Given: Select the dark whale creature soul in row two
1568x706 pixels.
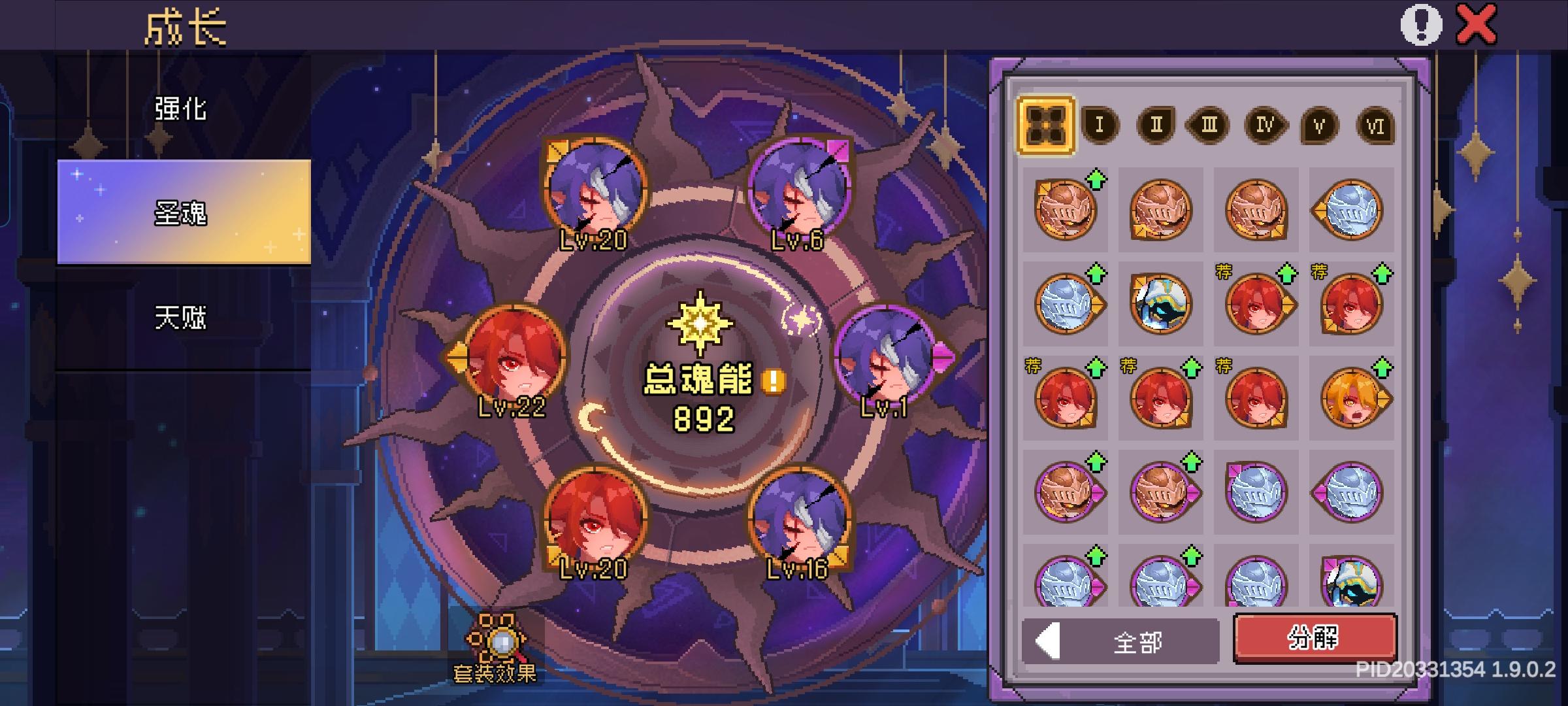Looking at the screenshot, I should point(1160,304).
